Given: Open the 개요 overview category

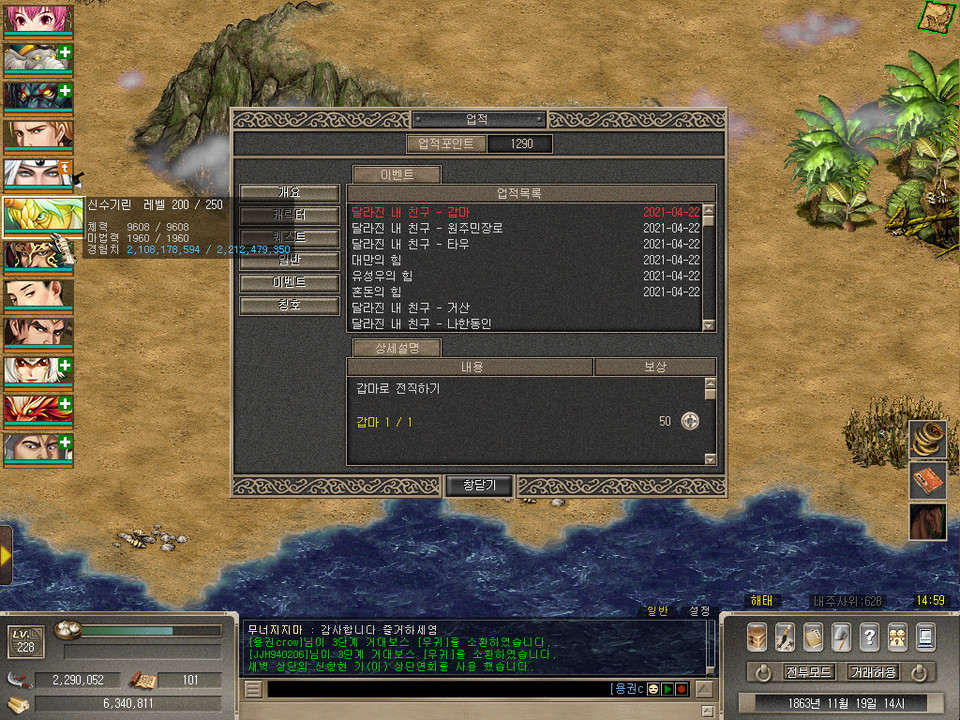Looking at the screenshot, I should 289,192.
